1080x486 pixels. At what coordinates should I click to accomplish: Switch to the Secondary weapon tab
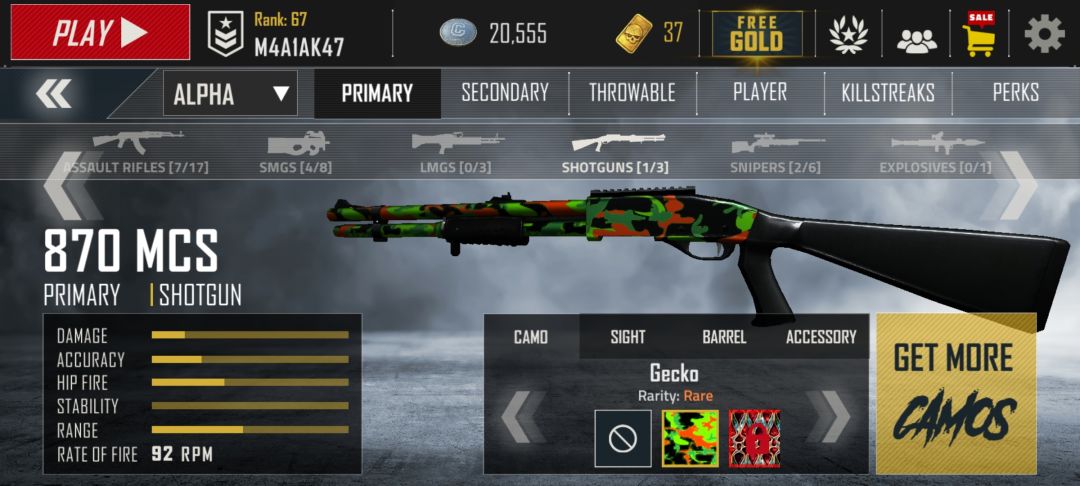tap(504, 93)
